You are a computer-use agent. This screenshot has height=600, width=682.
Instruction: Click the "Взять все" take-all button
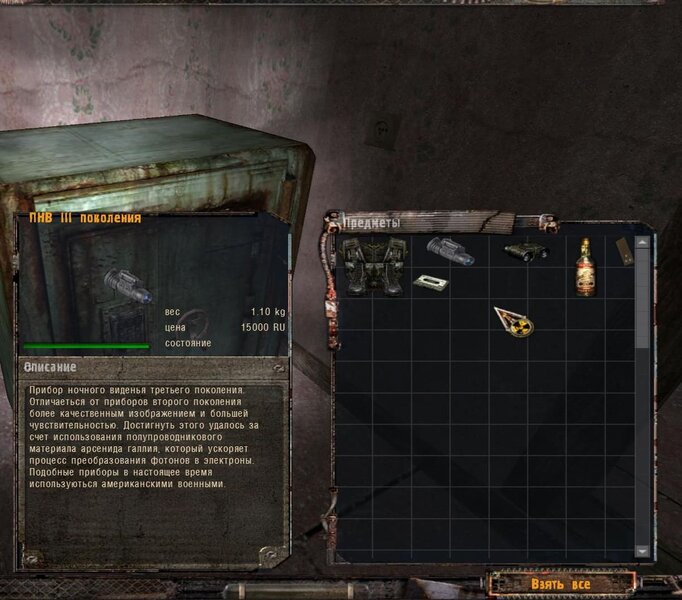pos(561,584)
